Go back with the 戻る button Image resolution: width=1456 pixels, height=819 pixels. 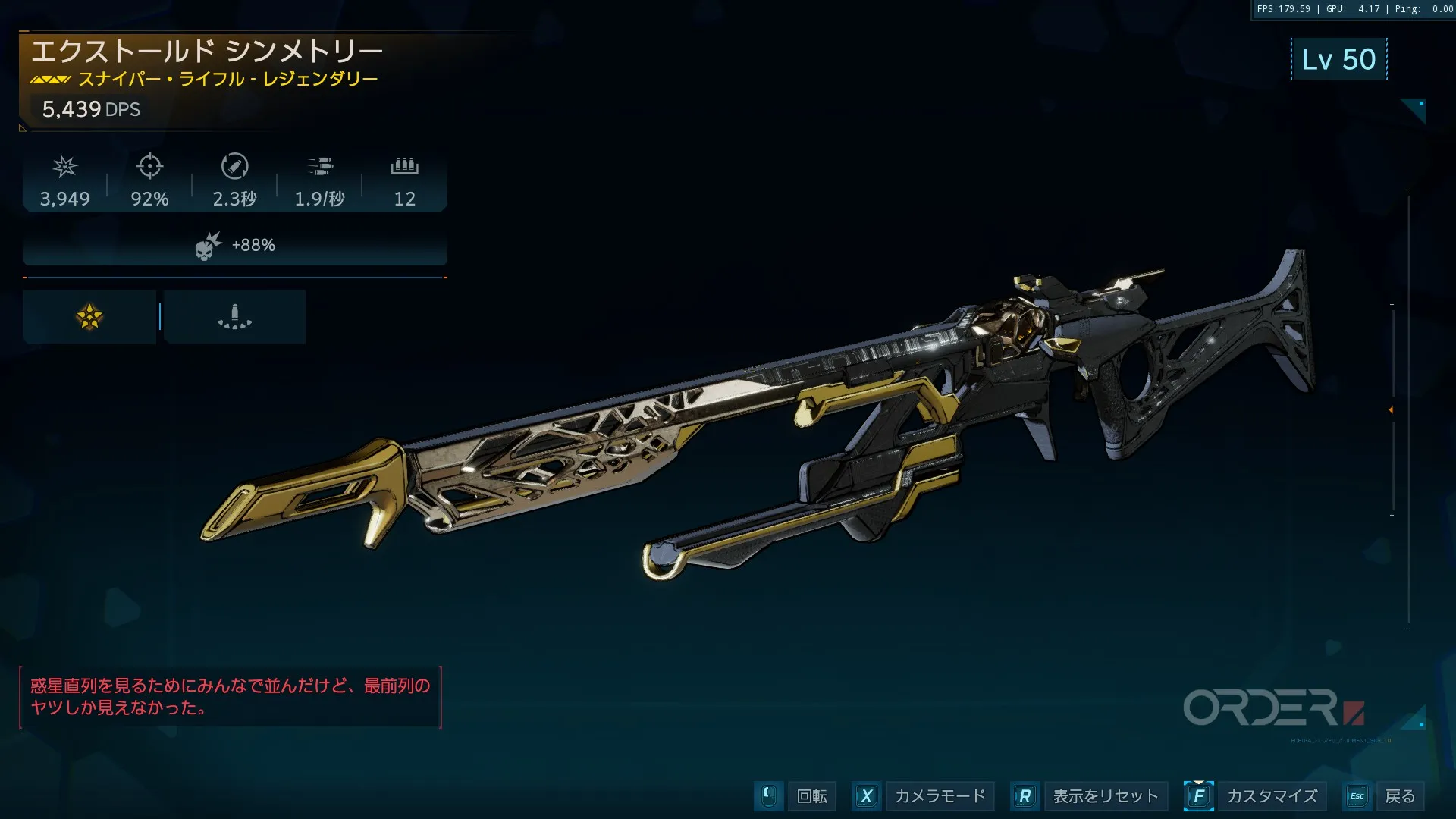[1399, 796]
